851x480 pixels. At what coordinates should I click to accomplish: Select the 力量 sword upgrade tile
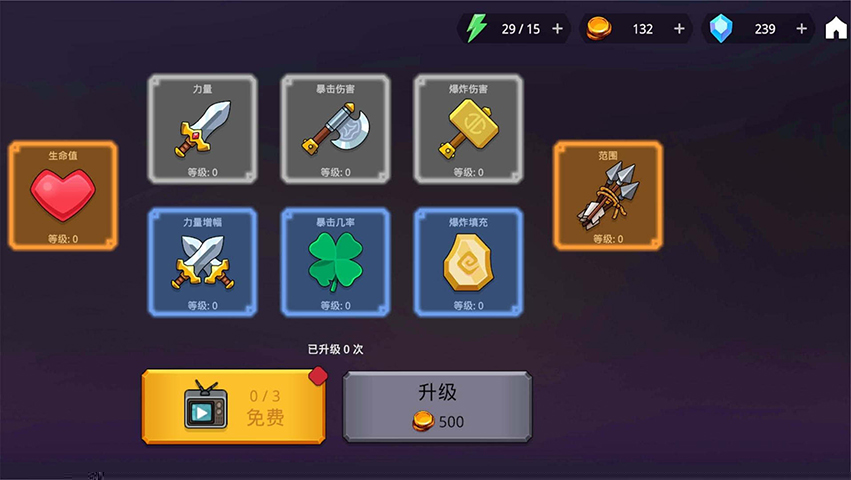[x=202, y=129]
